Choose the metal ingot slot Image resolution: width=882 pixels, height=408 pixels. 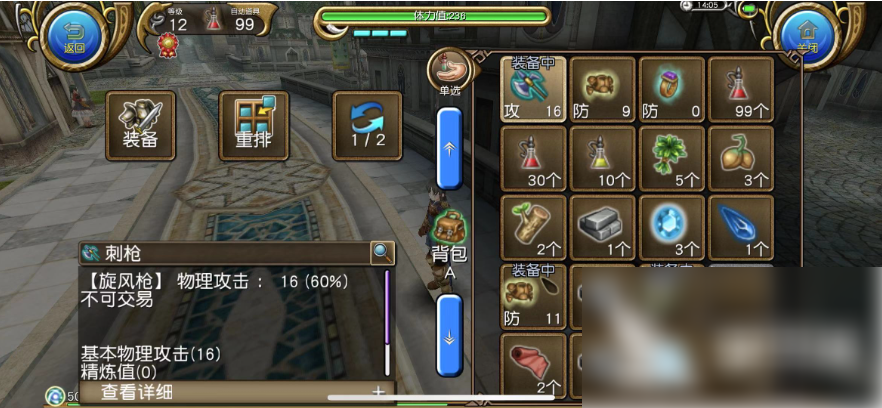point(602,227)
